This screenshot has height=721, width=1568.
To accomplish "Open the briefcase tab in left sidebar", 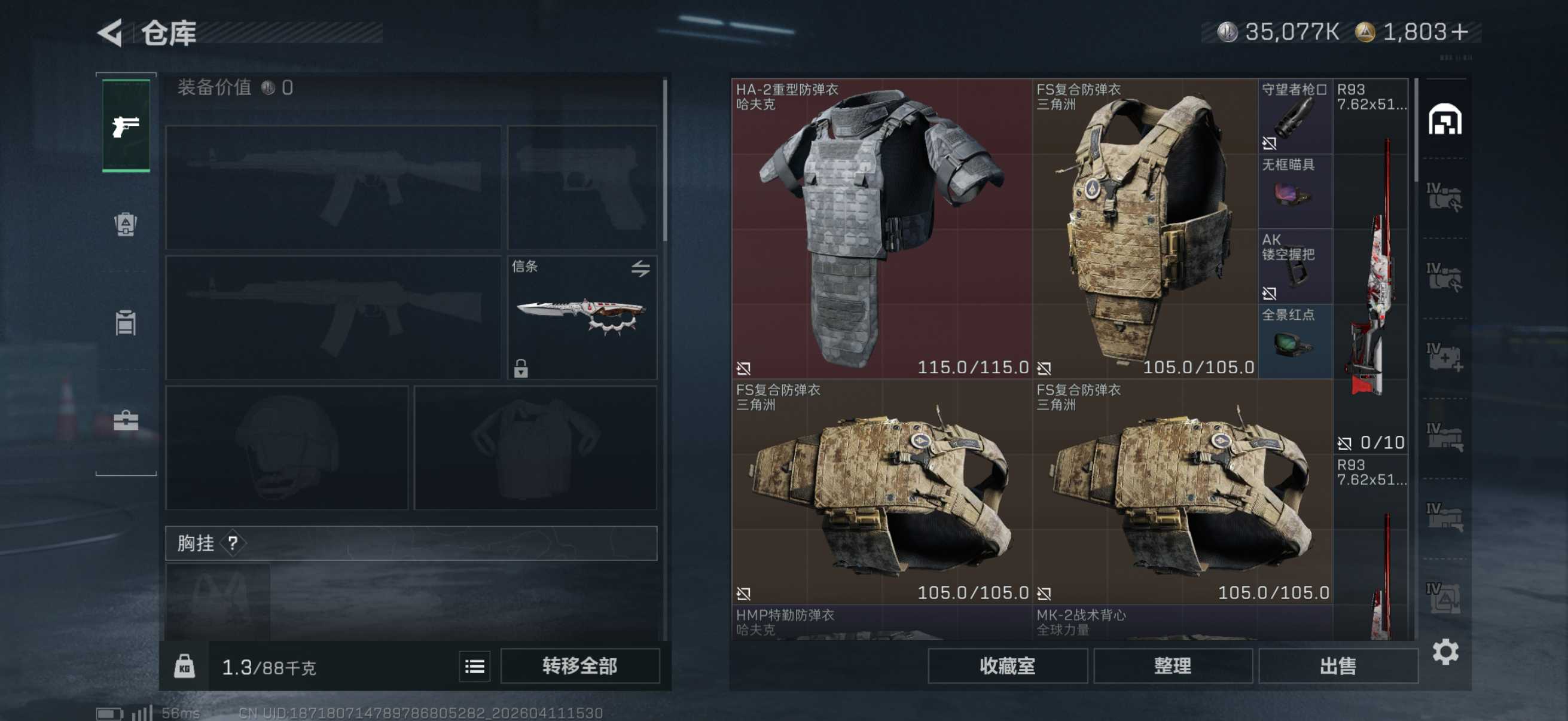I will tap(126, 420).
